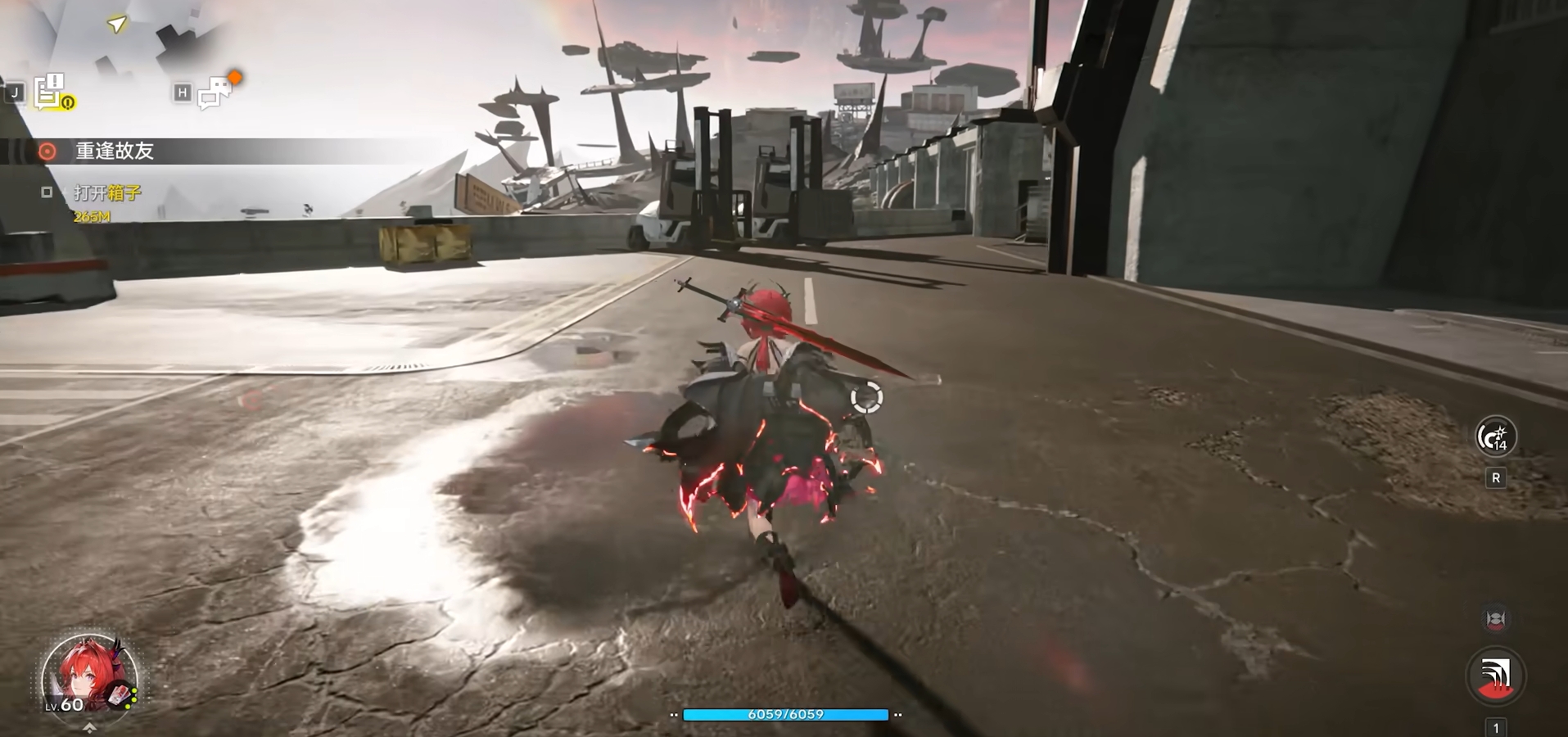Select the tracked quest 重逢故友
Viewport: 1568px width, 737px height.
click(x=115, y=151)
